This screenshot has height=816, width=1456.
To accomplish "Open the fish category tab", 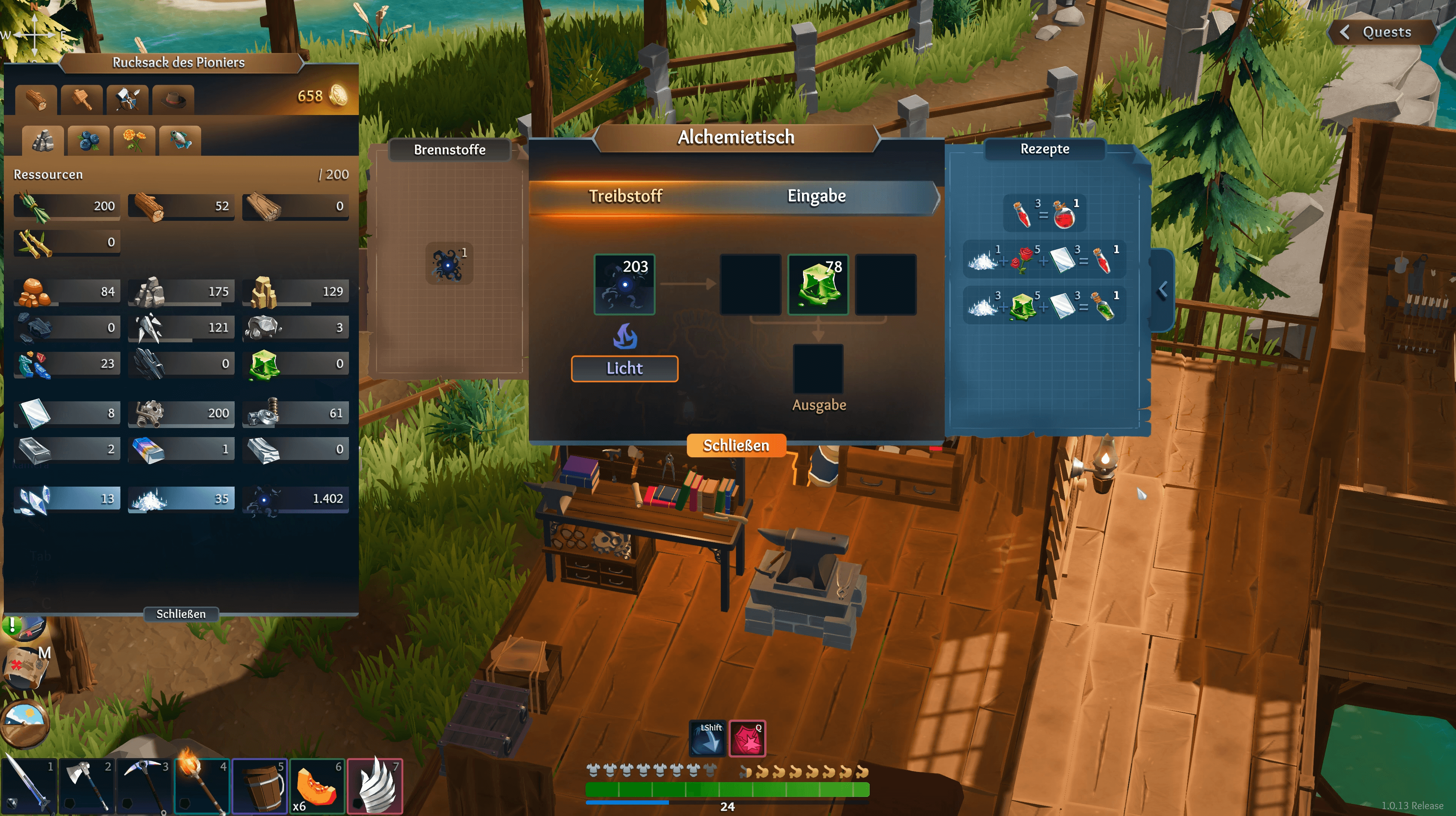I will [180, 140].
